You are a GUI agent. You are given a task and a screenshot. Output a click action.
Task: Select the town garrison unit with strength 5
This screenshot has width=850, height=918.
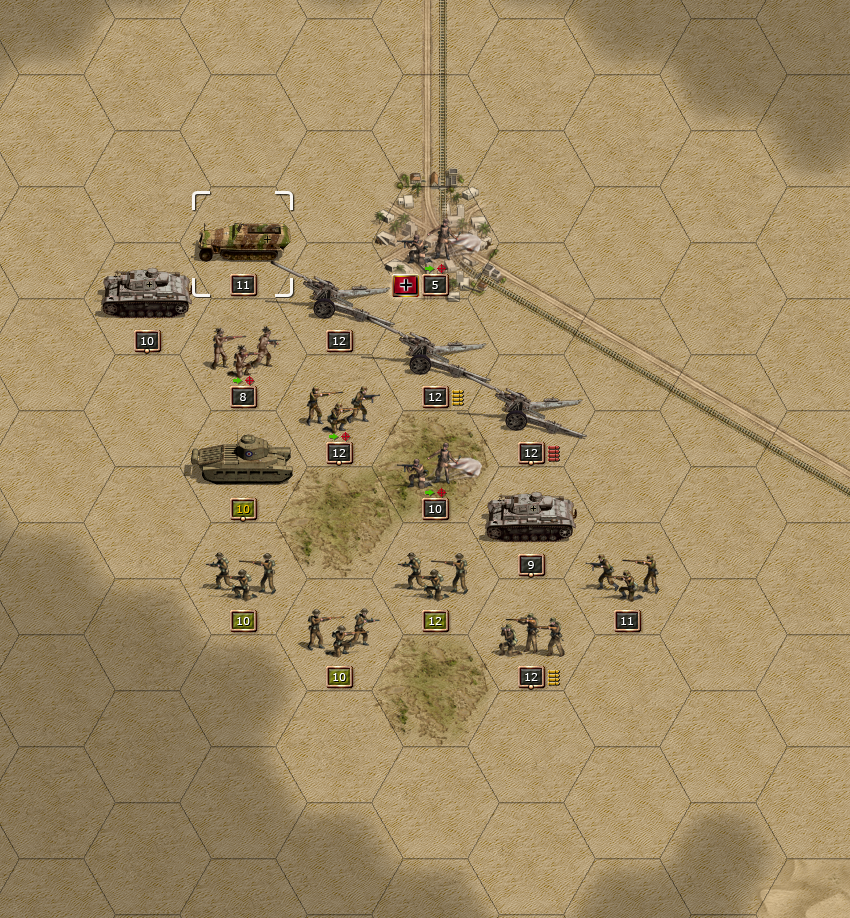pyautogui.click(x=430, y=243)
